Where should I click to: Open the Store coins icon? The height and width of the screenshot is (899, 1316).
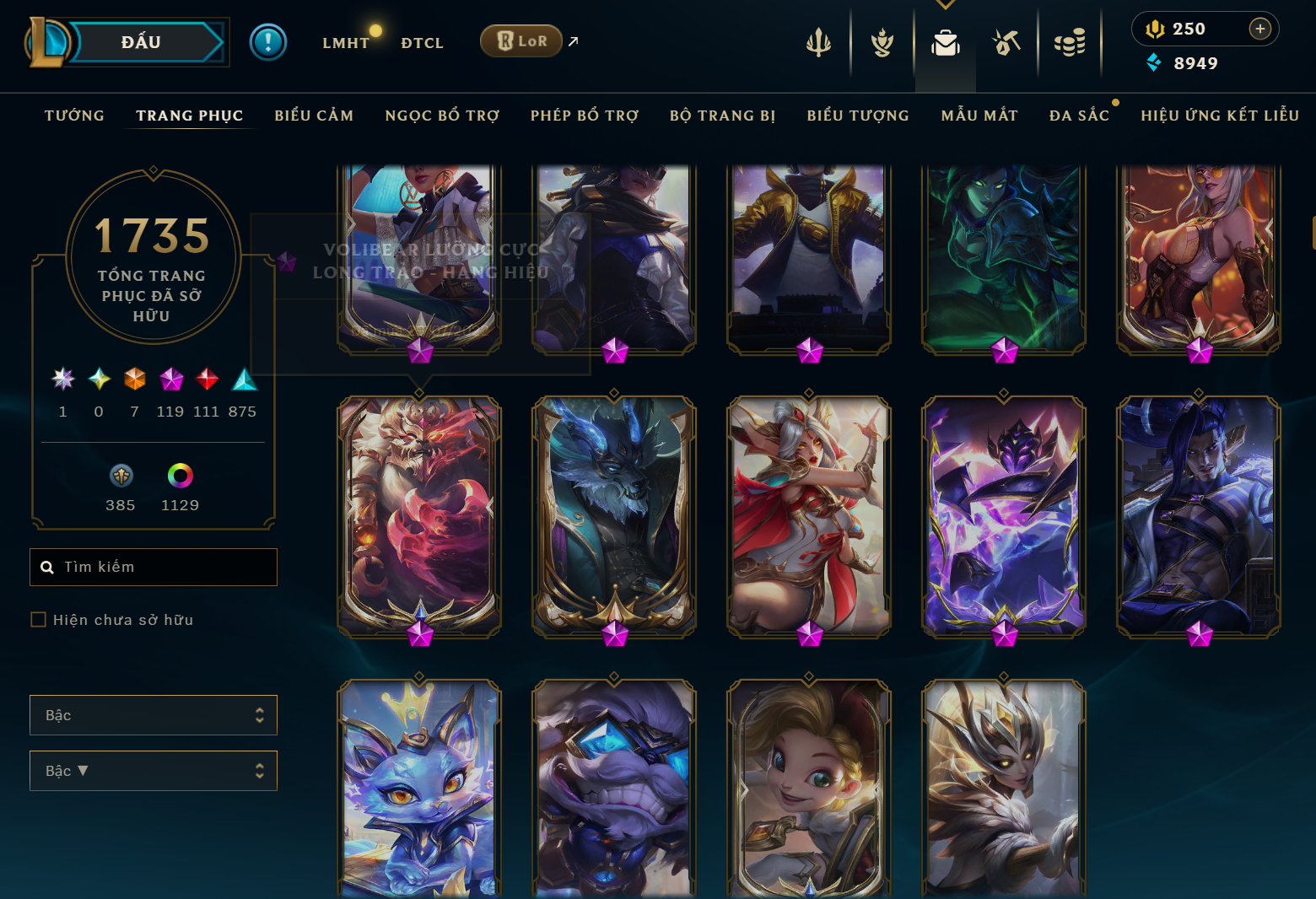coord(1070,42)
